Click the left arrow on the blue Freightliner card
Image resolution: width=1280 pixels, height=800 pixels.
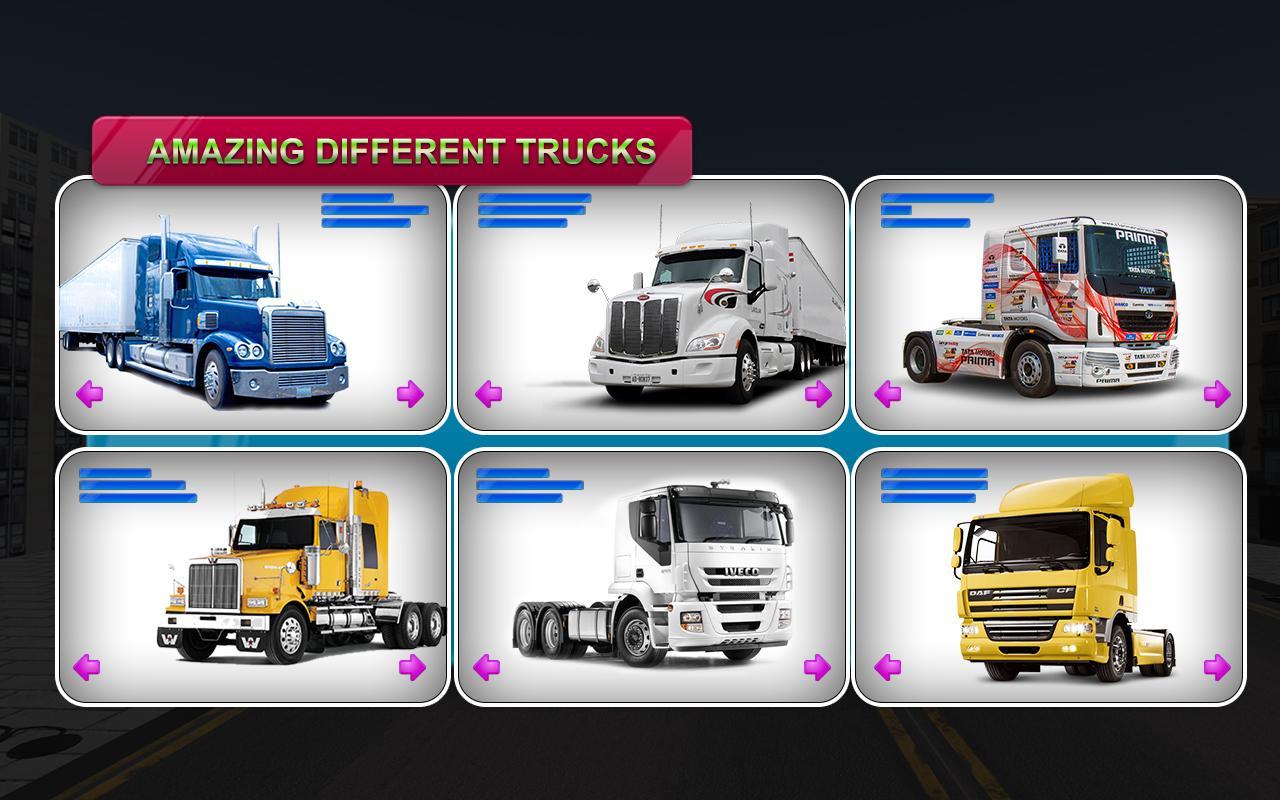89,394
